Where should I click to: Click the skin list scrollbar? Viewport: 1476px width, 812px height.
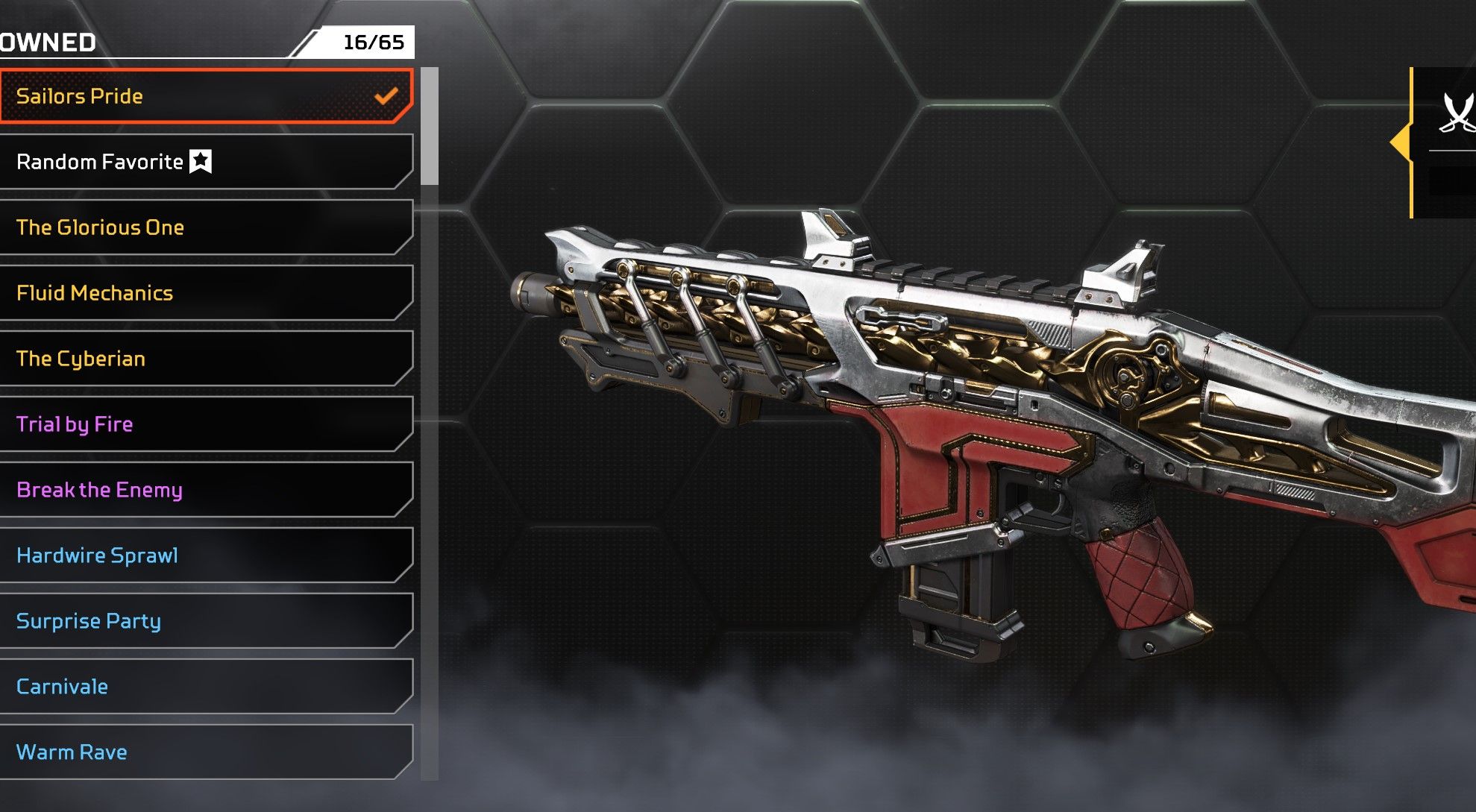click(430, 127)
